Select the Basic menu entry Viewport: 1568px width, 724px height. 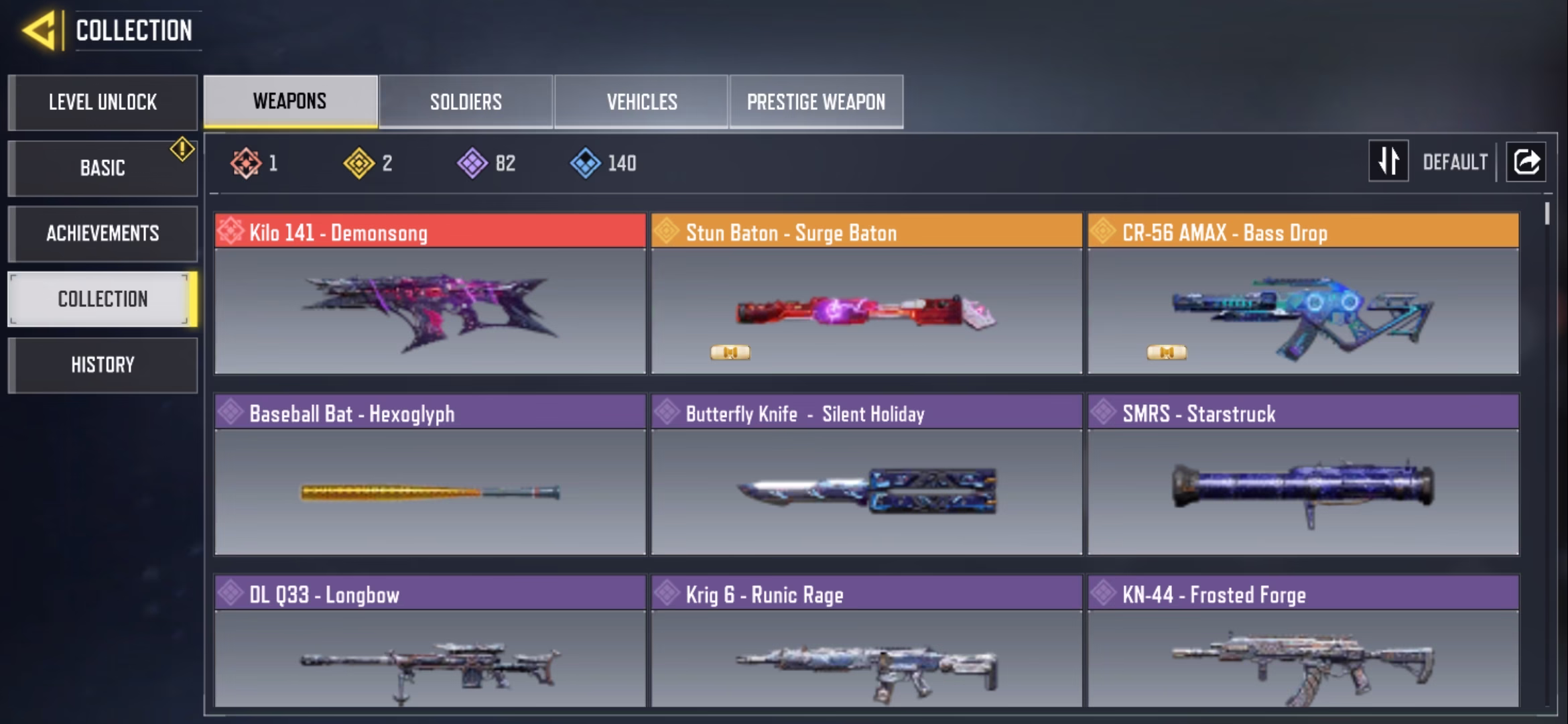pos(103,168)
